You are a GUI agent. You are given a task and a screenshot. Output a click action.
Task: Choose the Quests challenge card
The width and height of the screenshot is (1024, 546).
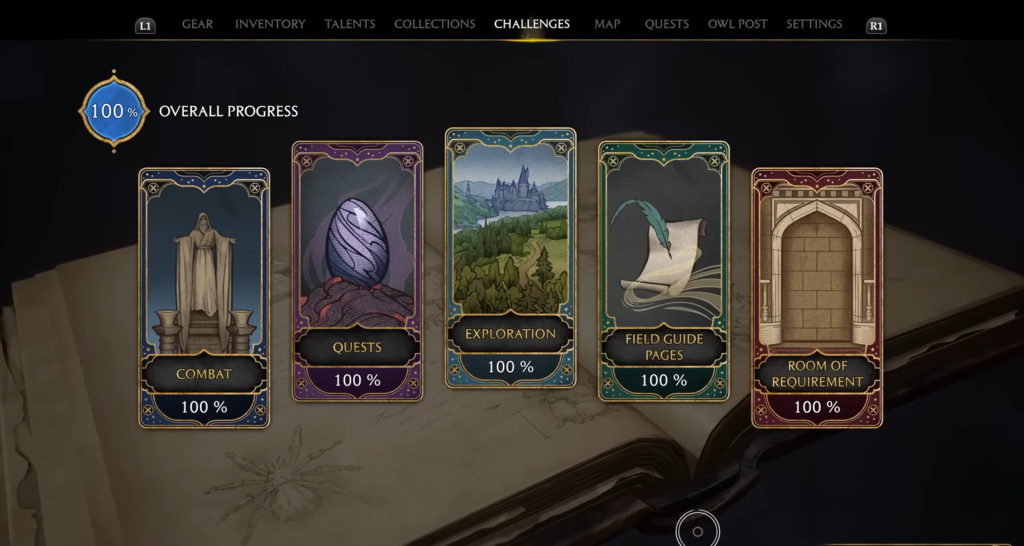pos(357,270)
